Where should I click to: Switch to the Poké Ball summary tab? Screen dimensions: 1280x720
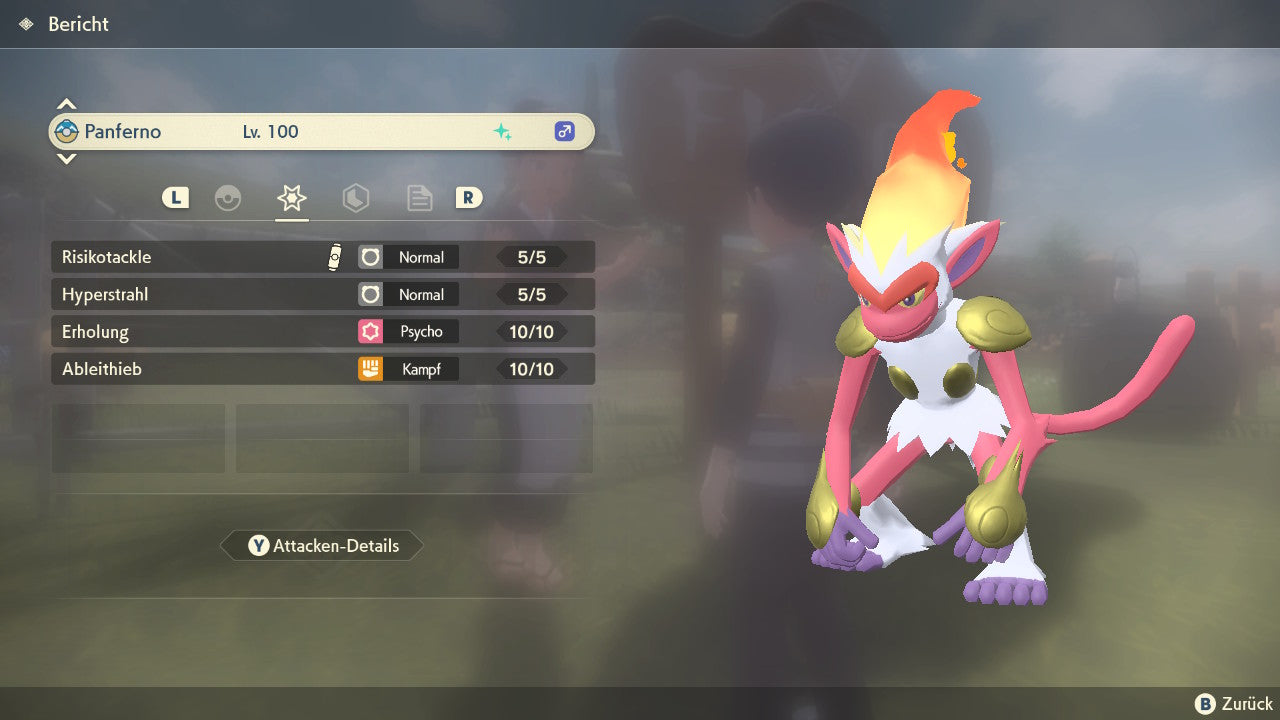tap(228, 198)
